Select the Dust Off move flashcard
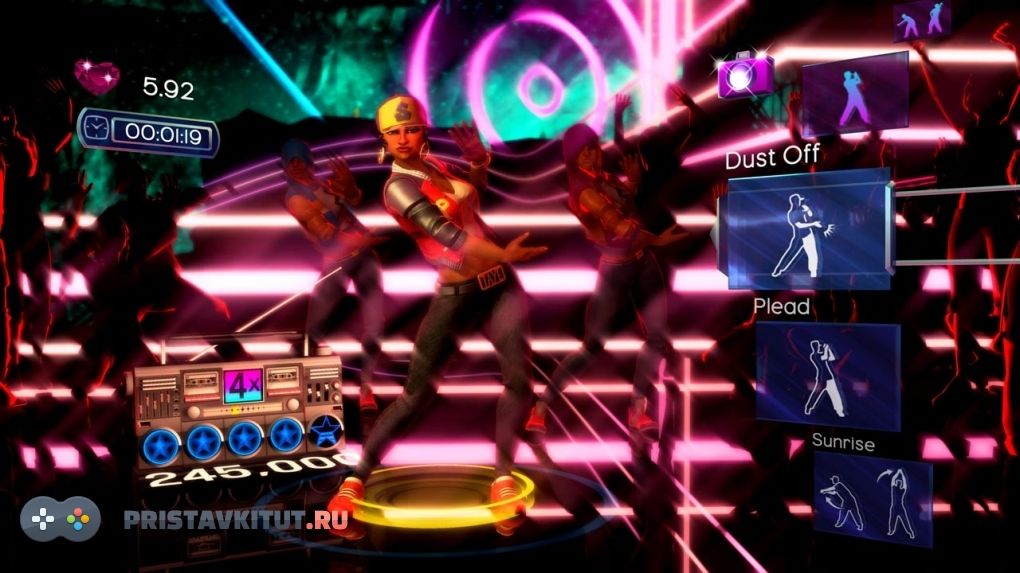 click(808, 229)
